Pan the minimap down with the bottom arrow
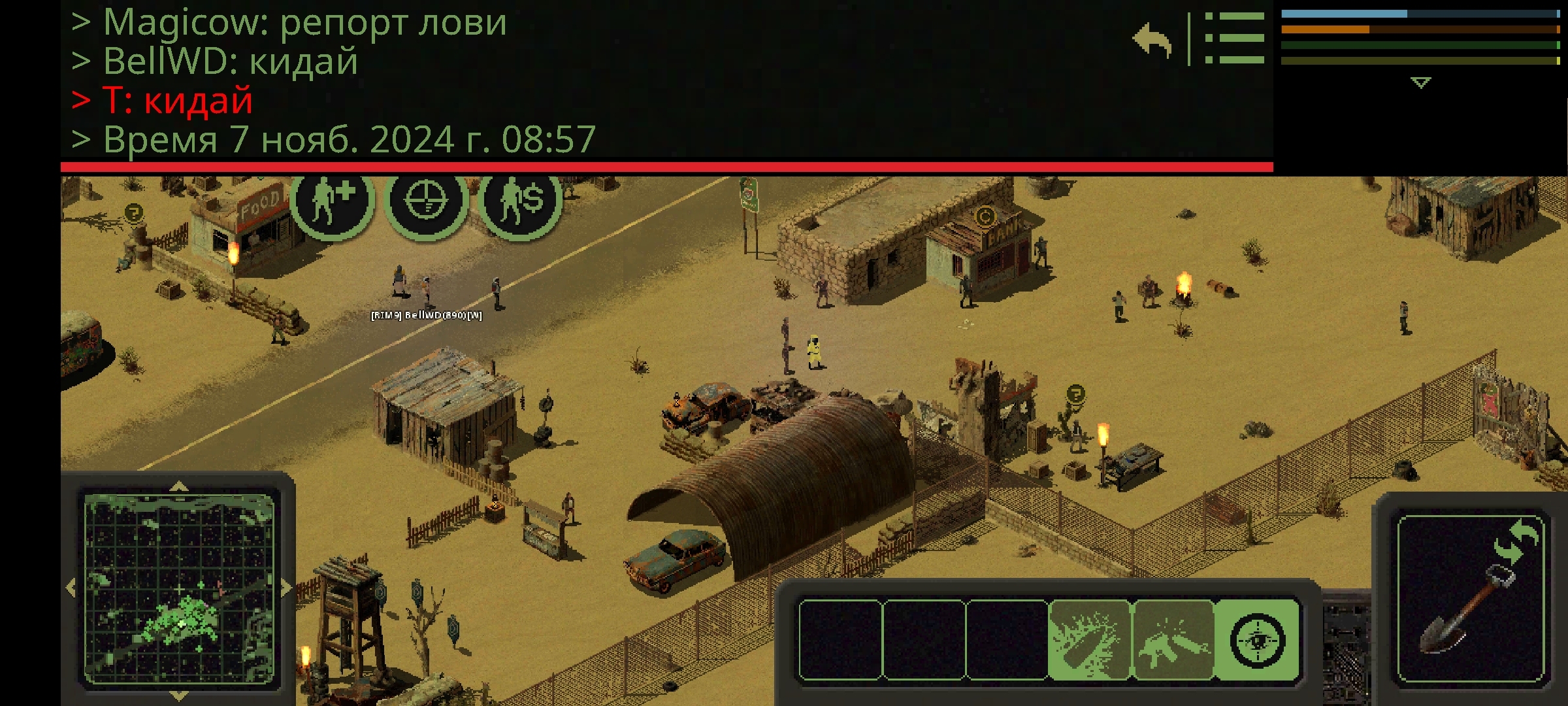1568x706 pixels. pyautogui.click(x=179, y=695)
